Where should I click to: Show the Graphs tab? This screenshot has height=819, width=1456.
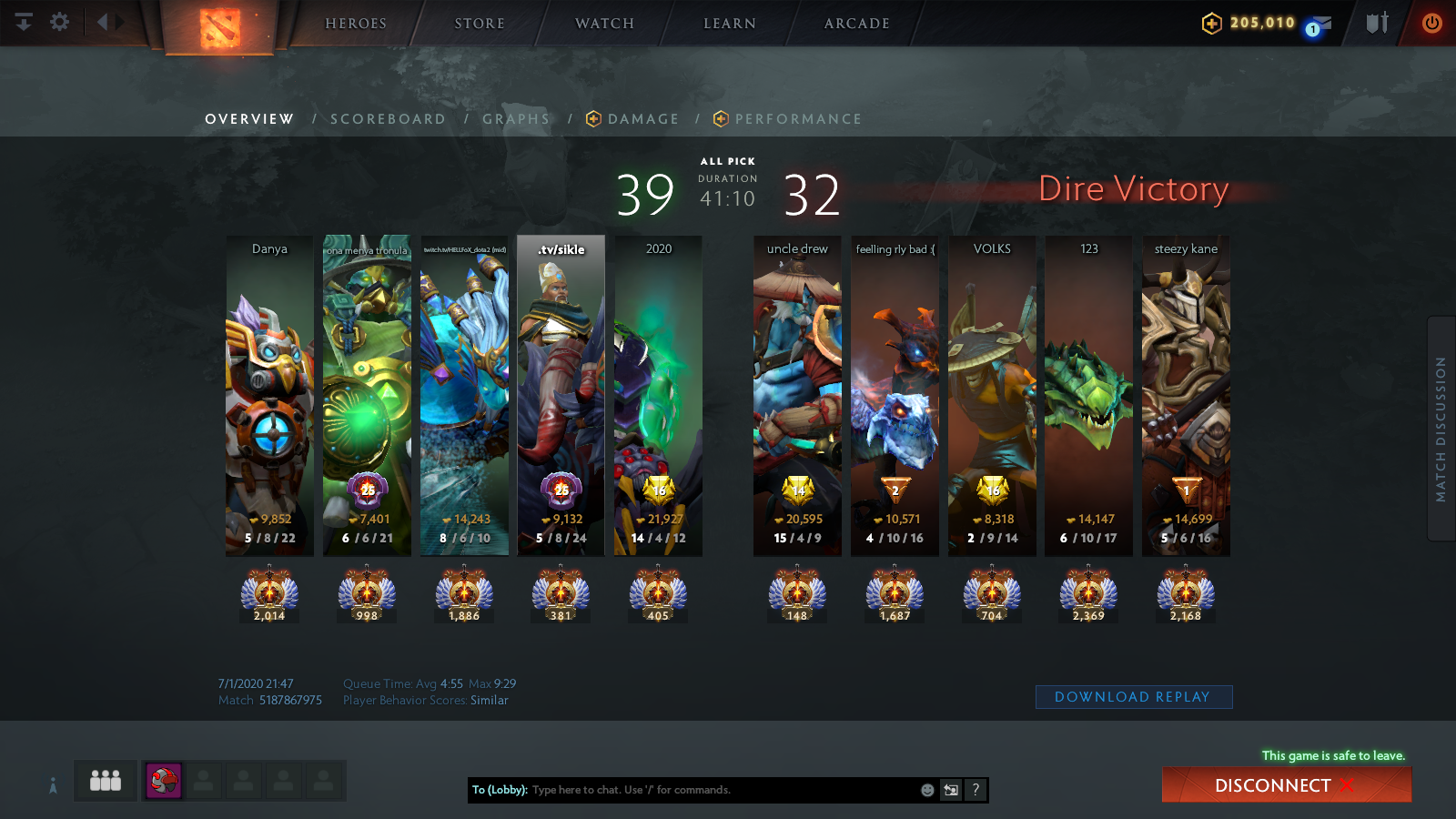coord(516,119)
